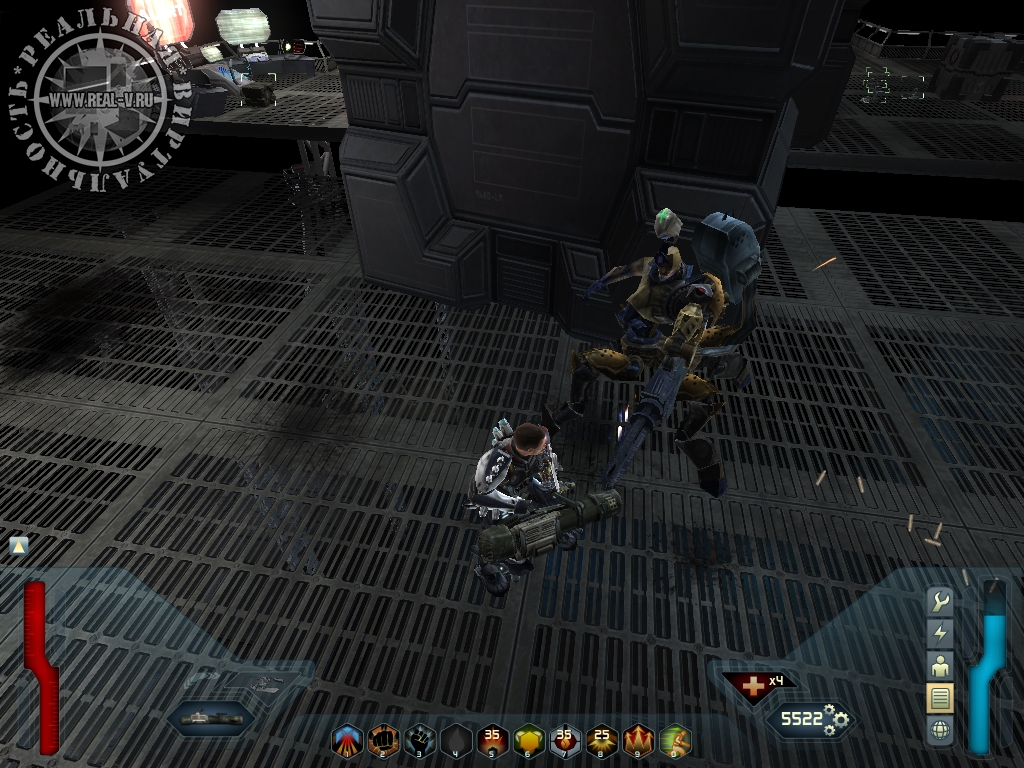Screen dimensions: 1024x768
Task: Activate the blue chevron ability in slot 1
Action: [346, 741]
